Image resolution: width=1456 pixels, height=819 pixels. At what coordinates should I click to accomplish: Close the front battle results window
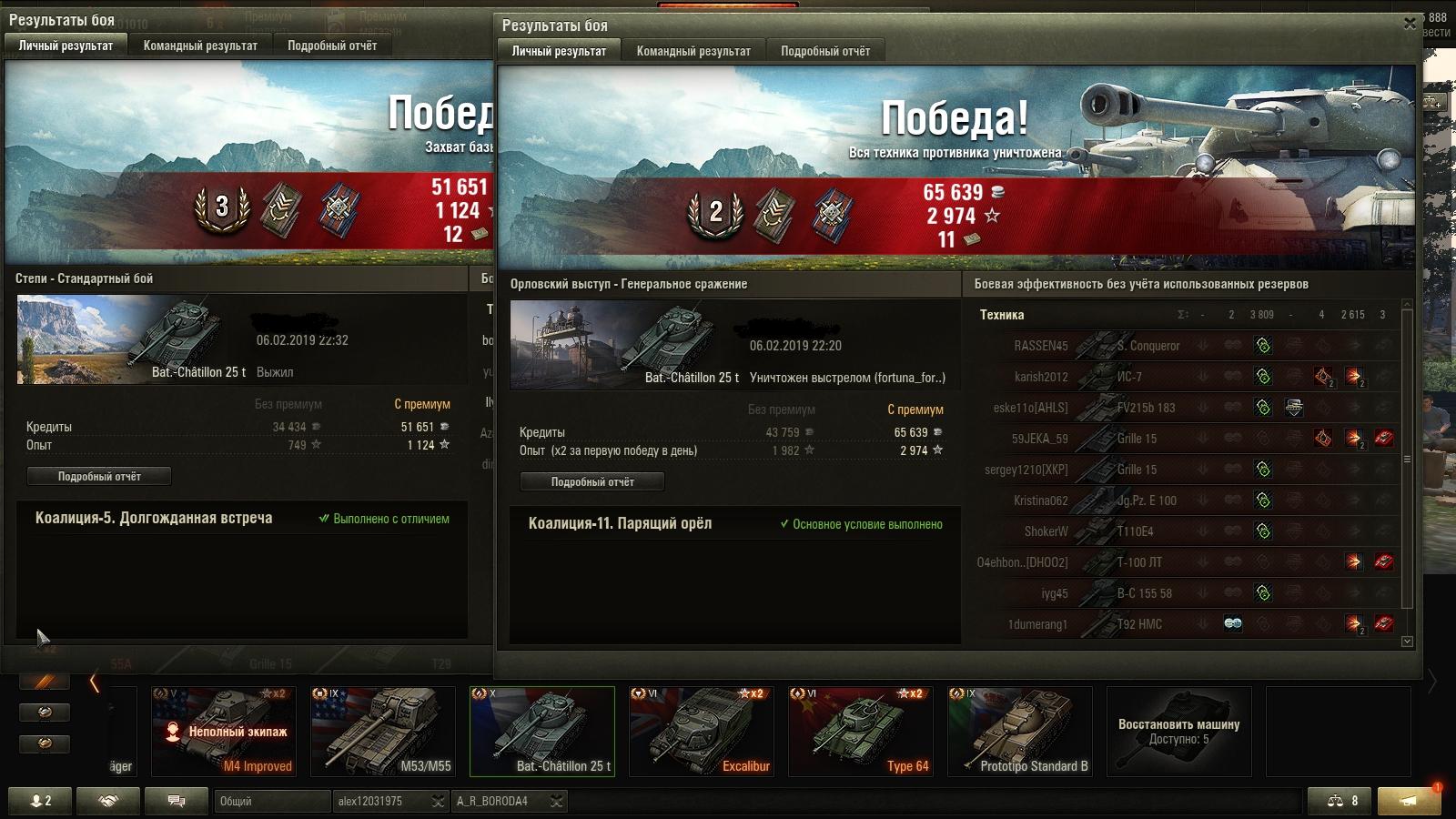click(x=1410, y=25)
